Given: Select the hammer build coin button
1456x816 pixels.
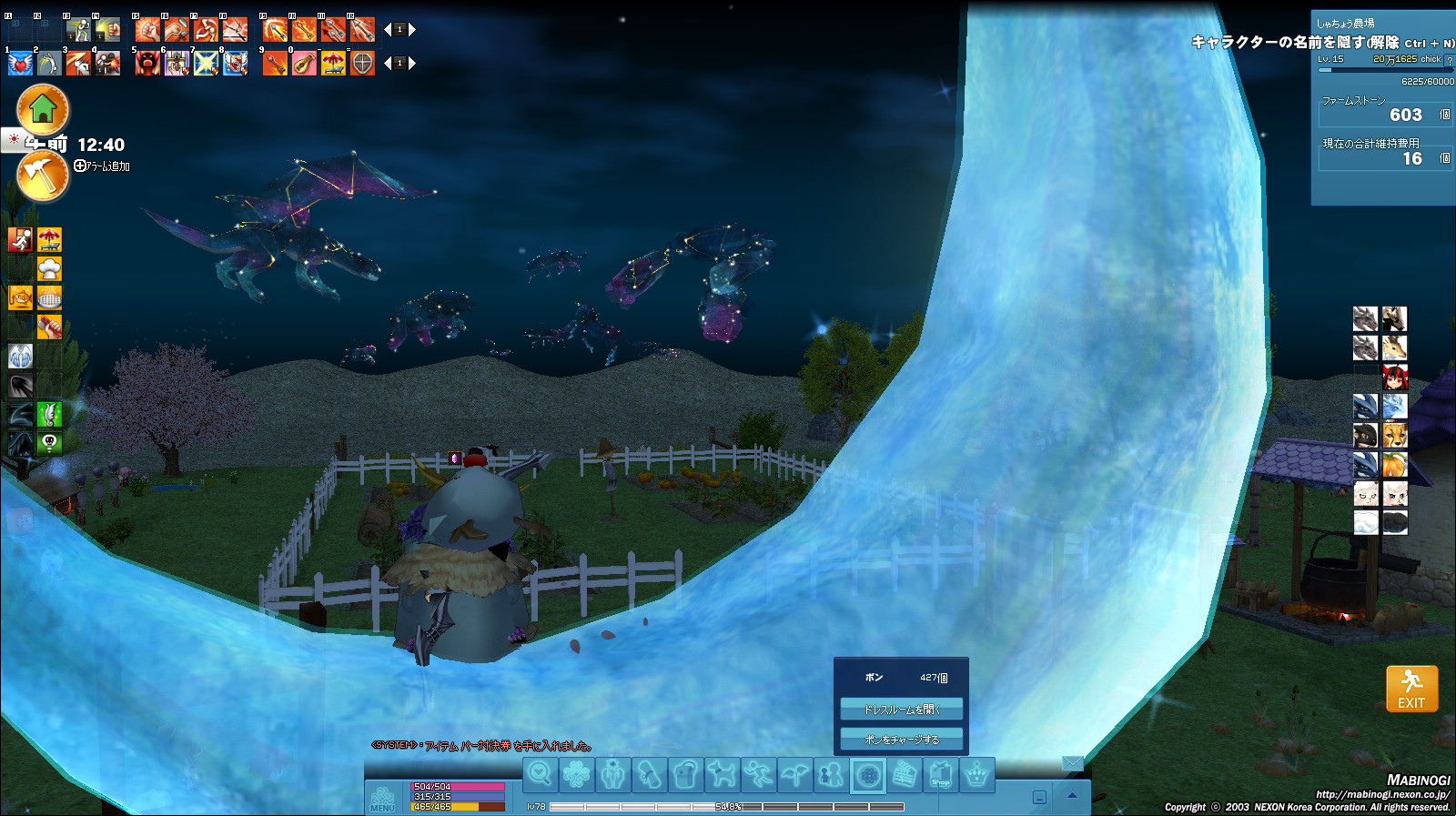Looking at the screenshot, I should pyautogui.click(x=43, y=176).
